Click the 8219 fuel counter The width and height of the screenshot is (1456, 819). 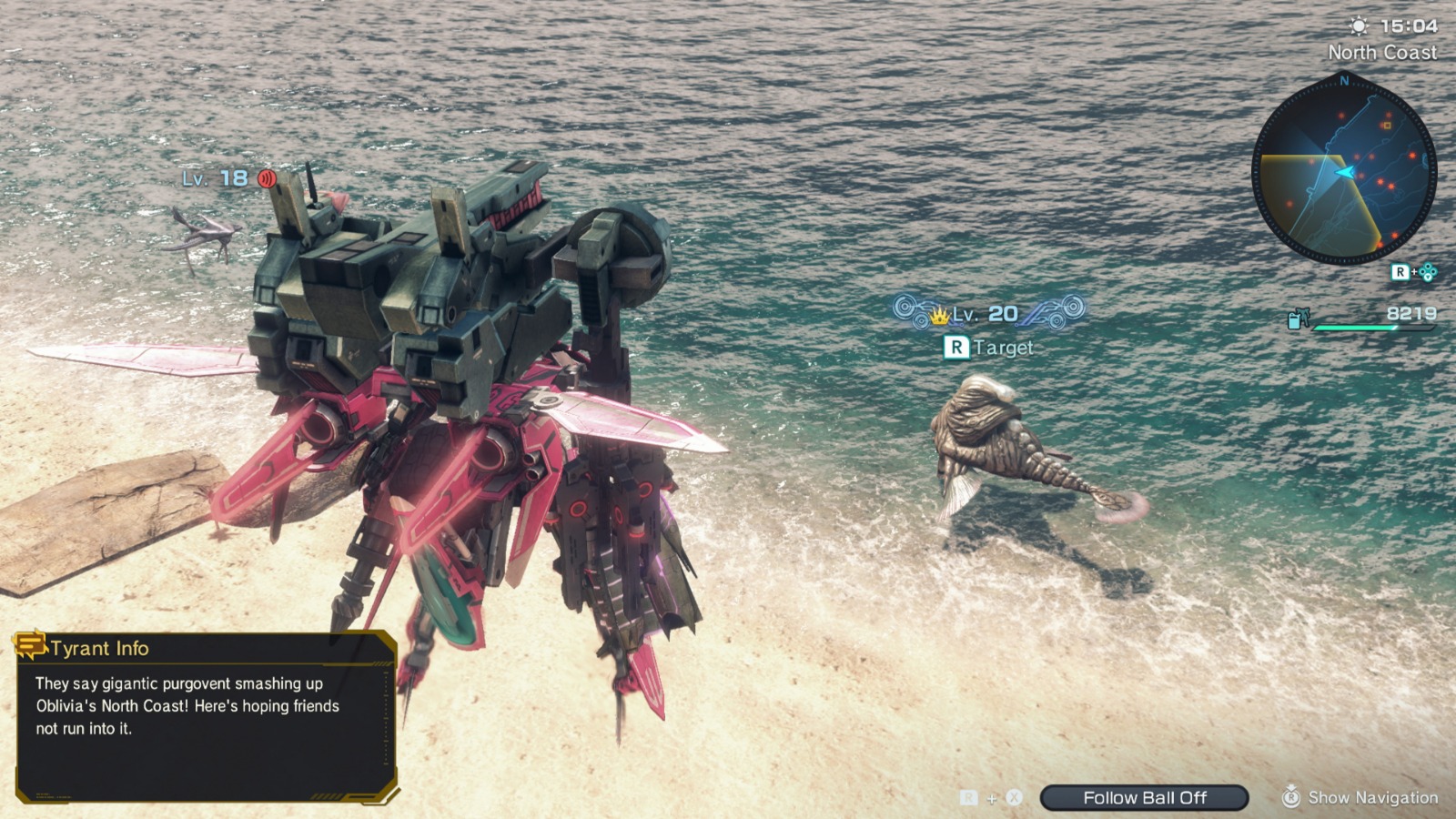tap(1410, 312)
